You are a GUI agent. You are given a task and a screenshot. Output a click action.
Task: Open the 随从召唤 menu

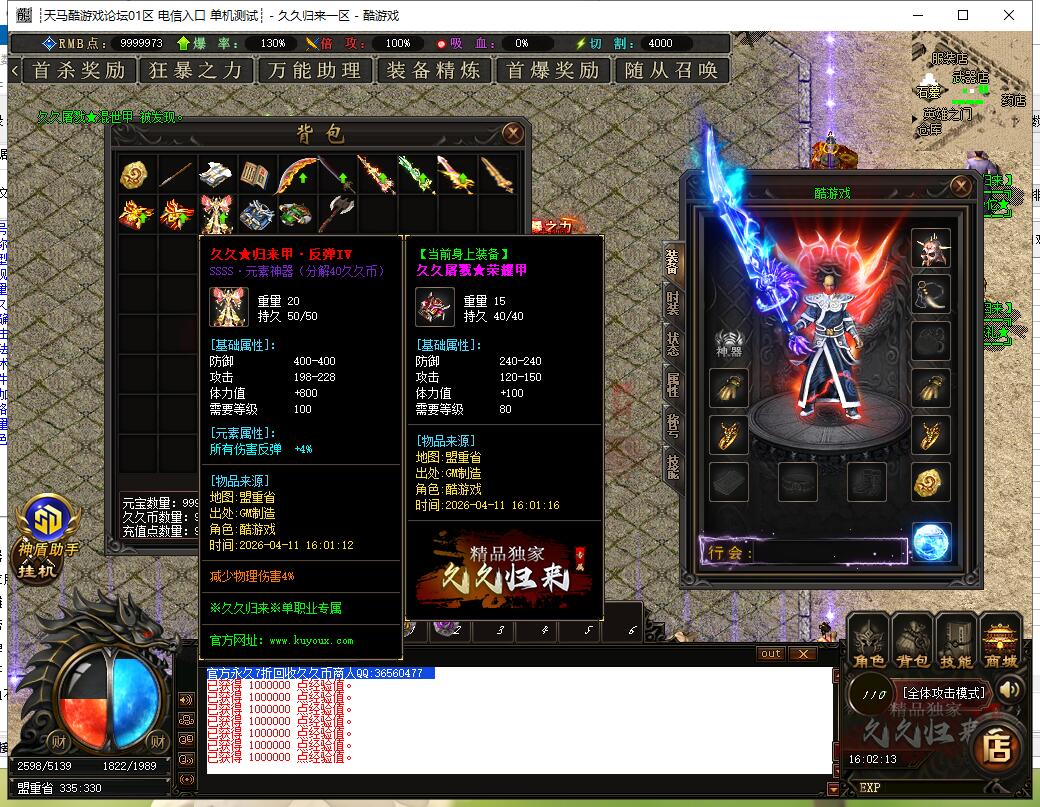click(x=671, y=70)
